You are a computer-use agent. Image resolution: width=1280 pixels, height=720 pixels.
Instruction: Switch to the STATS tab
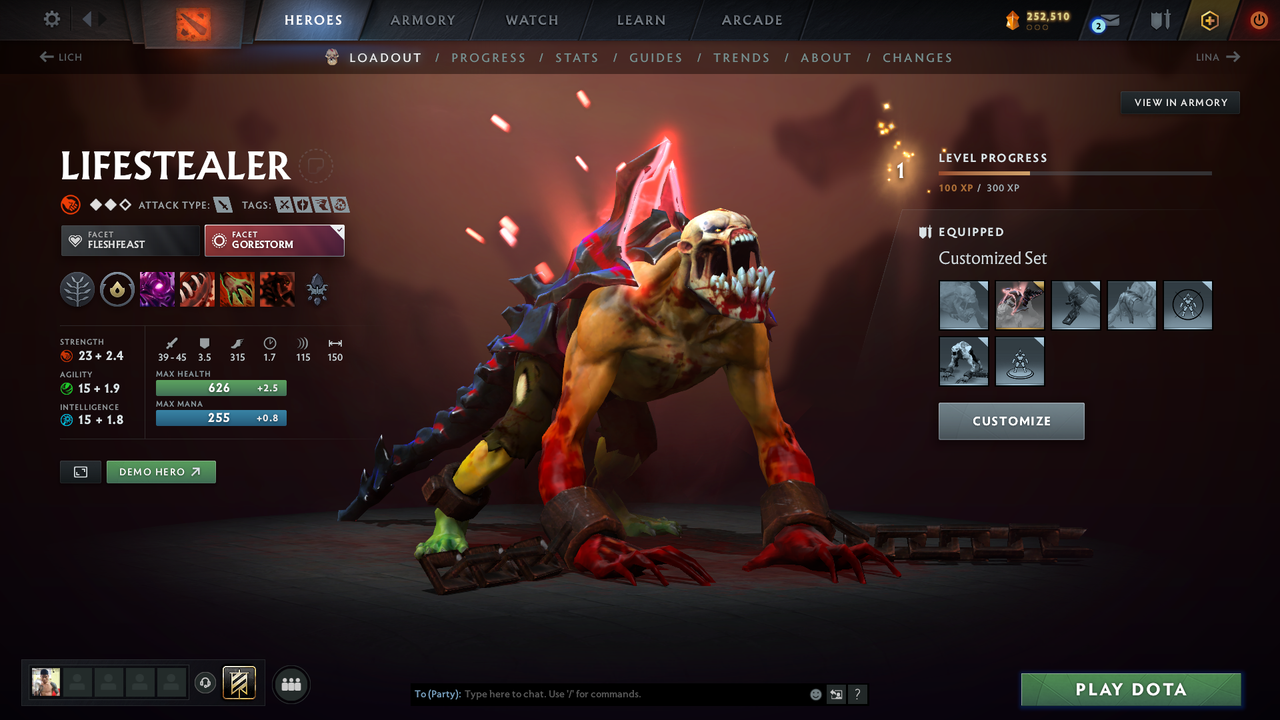click(x=577, y=57)
